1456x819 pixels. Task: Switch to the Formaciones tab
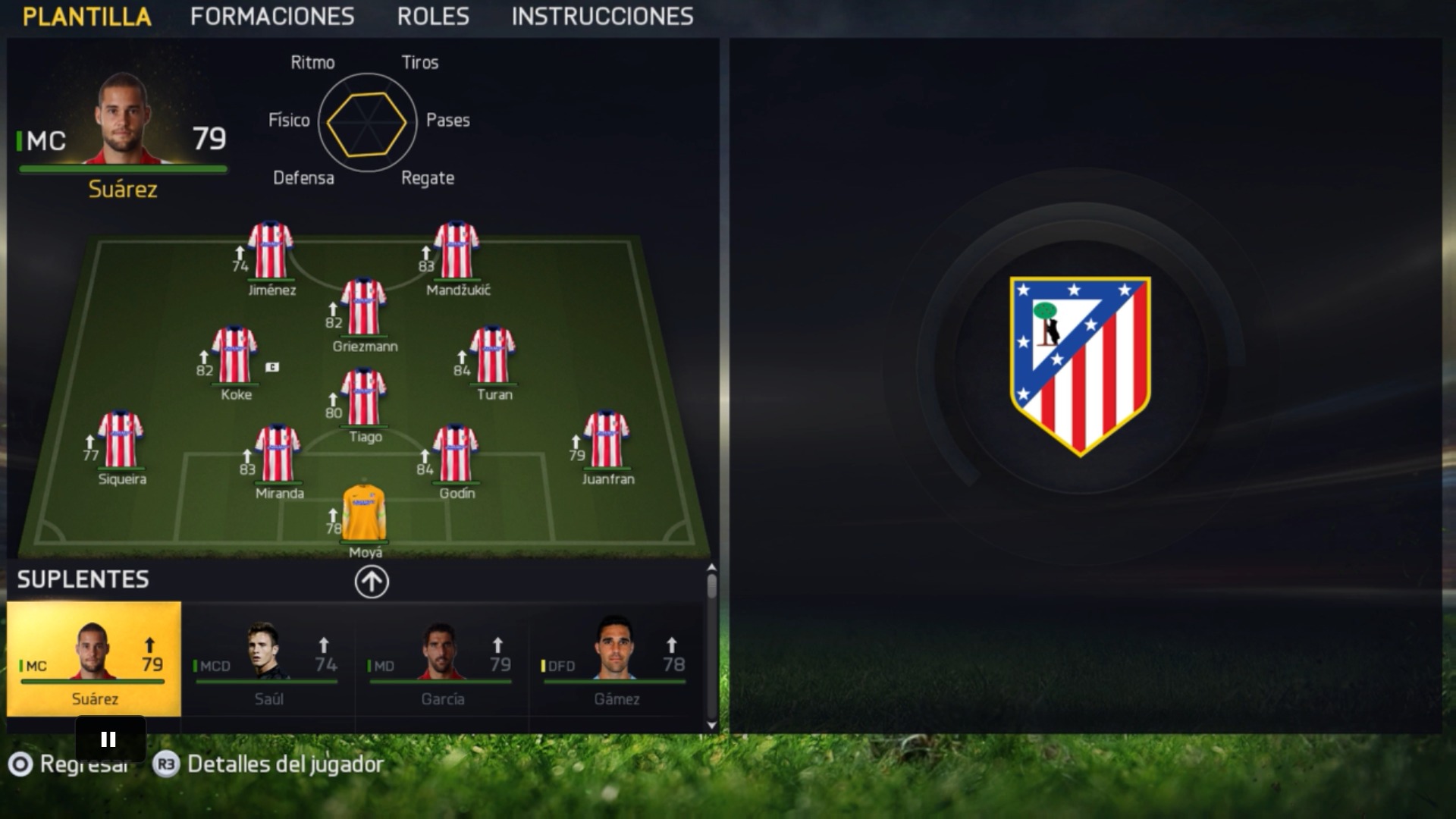(x=272, y=17)
